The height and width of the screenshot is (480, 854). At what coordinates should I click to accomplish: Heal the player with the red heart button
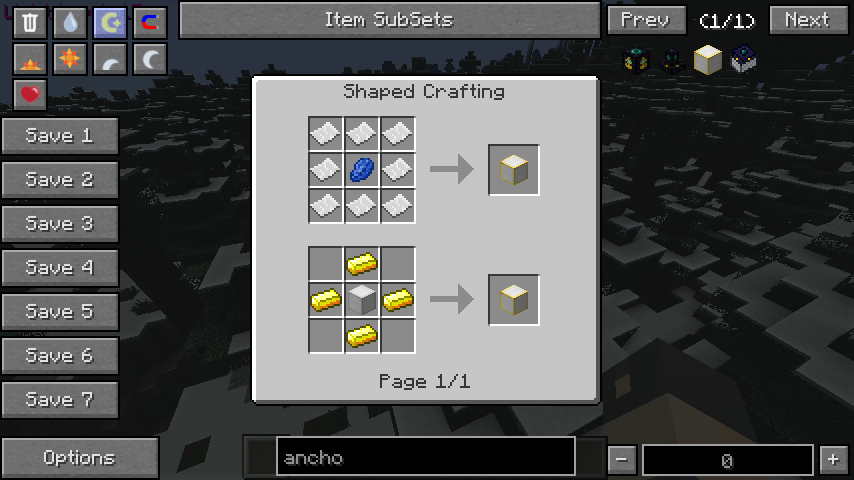[30, 95]
